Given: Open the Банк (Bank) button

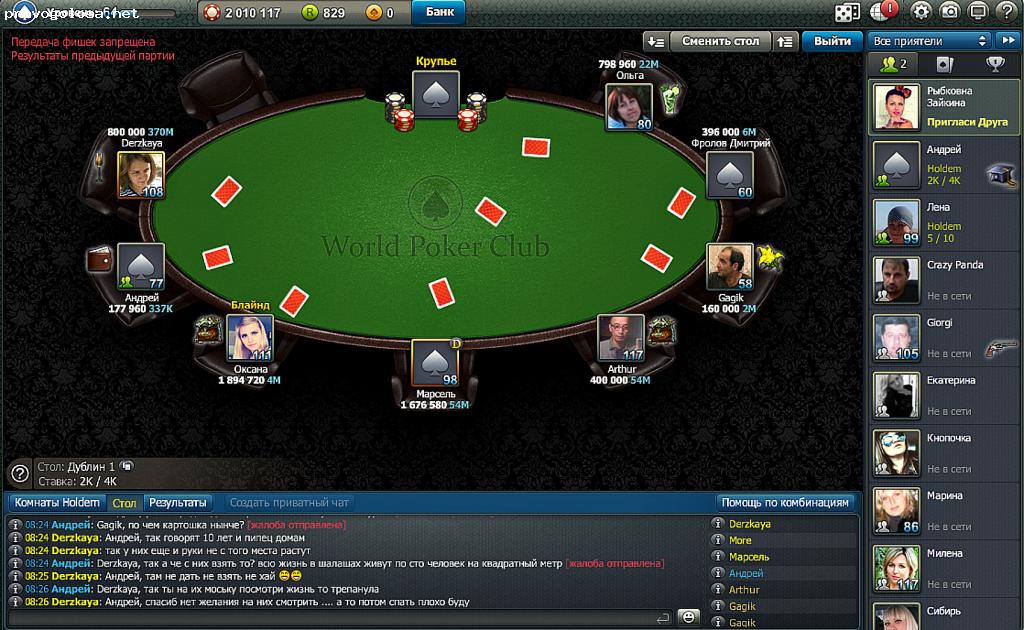Looking at the screenshot, I should pos(439,13).
